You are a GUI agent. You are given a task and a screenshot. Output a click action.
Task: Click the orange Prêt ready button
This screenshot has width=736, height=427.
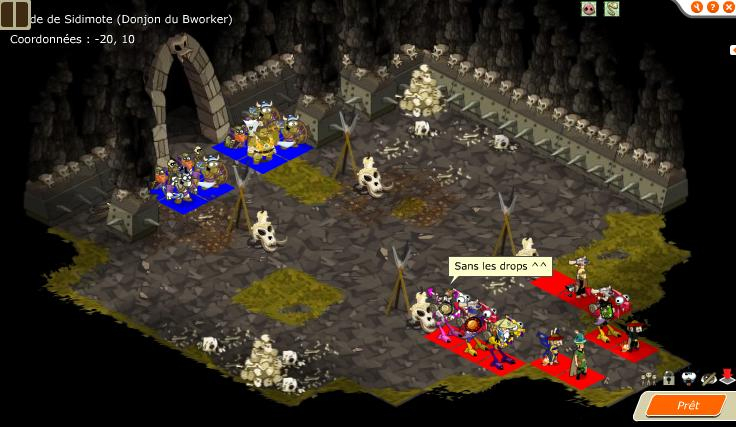687,406
